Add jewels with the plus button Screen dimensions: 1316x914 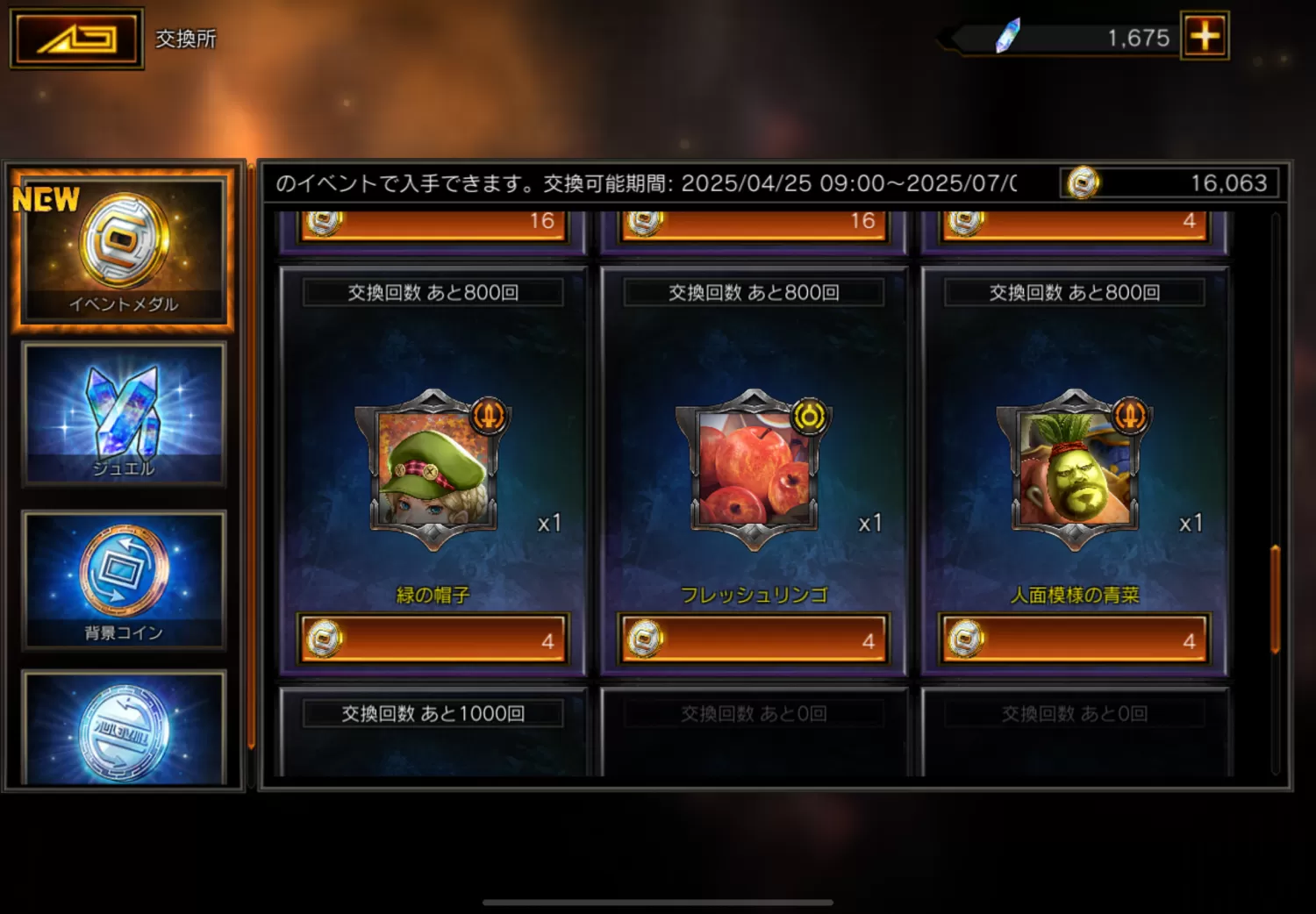[x=1205, y=36]
